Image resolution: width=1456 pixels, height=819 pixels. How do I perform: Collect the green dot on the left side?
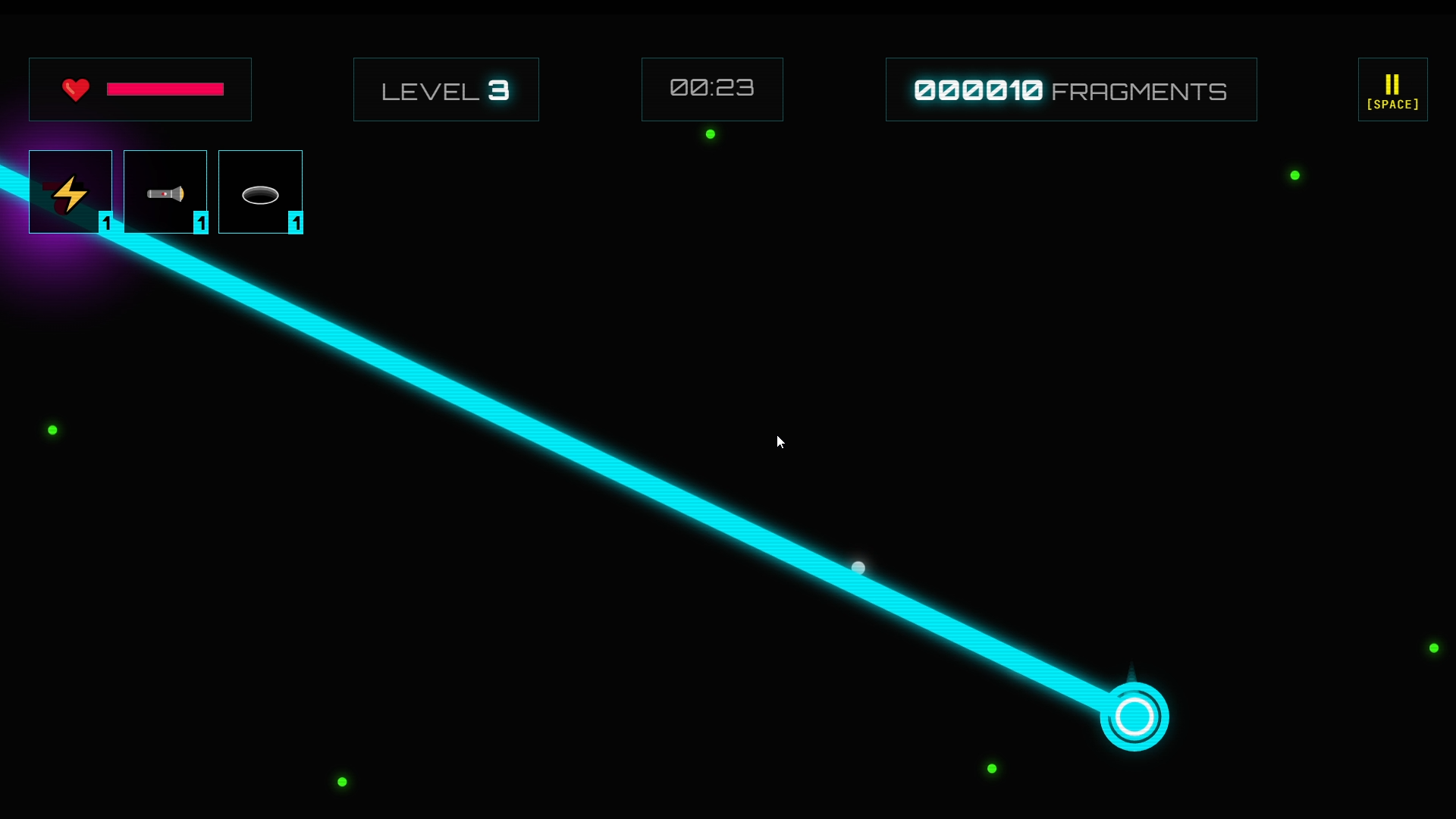pyautogui.click(x=52, y=429)
